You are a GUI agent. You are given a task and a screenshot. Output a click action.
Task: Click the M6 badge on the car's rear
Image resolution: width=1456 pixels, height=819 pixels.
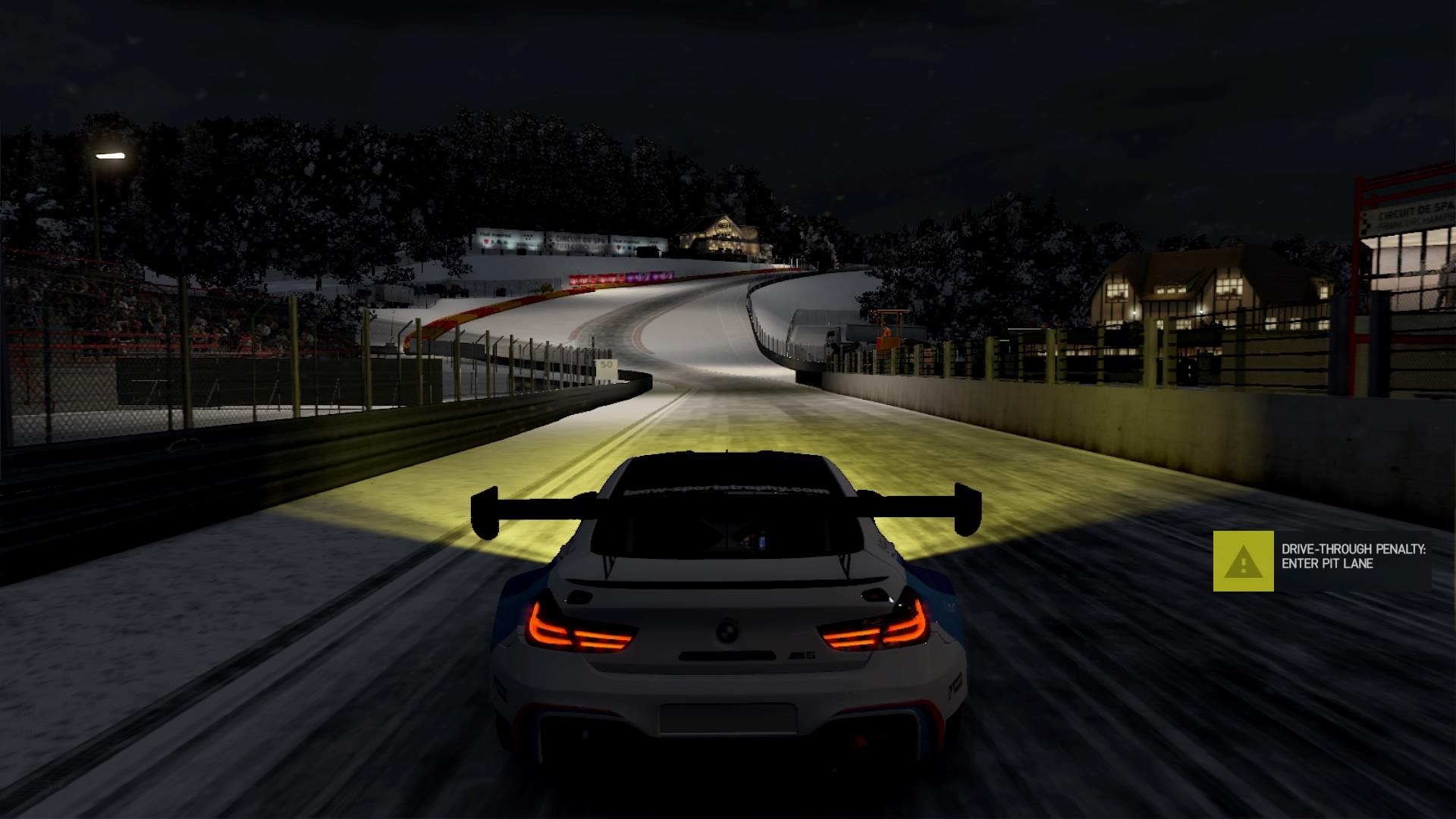pos(805,654)
